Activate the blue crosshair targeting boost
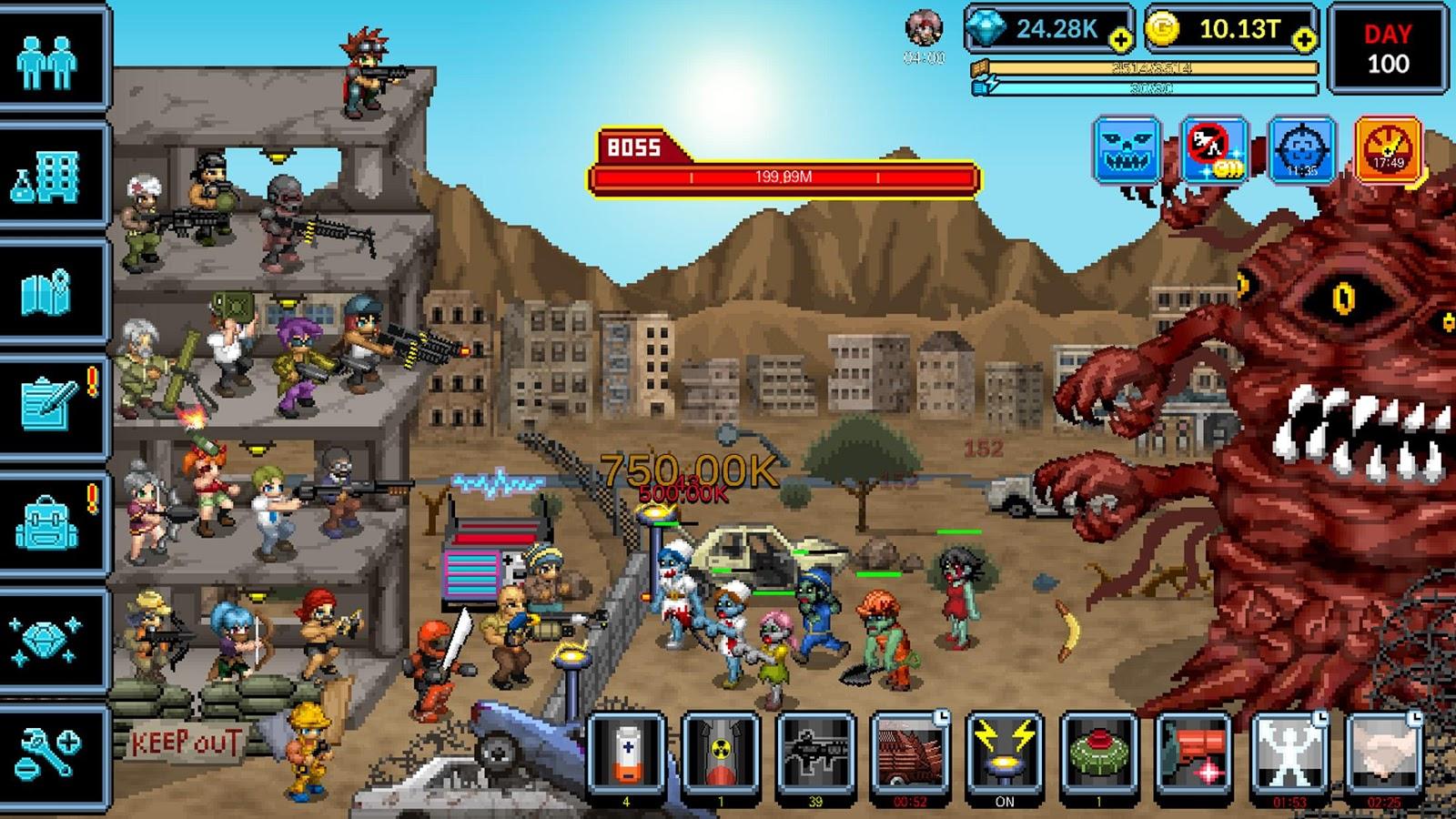 click(x=1301, y=150)
